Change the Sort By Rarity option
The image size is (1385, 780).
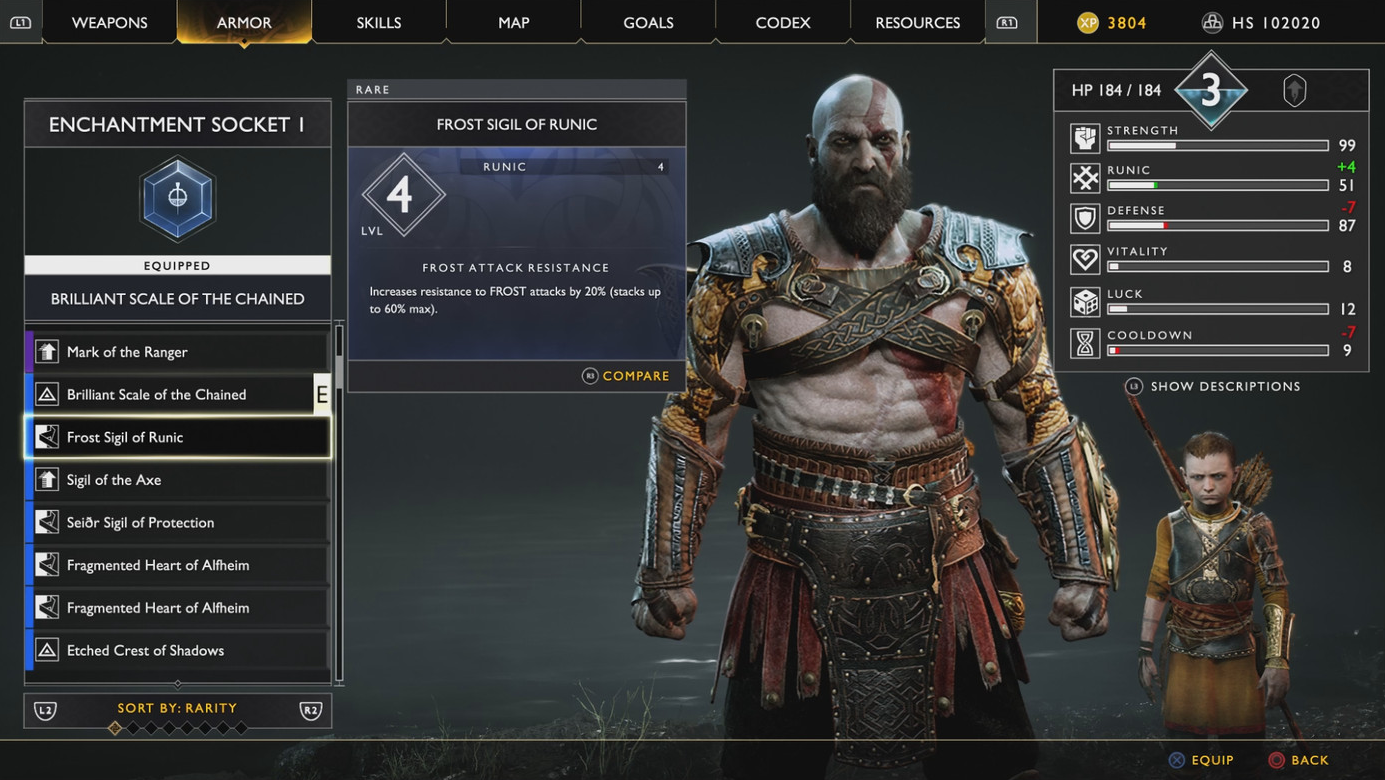point(177,709)
